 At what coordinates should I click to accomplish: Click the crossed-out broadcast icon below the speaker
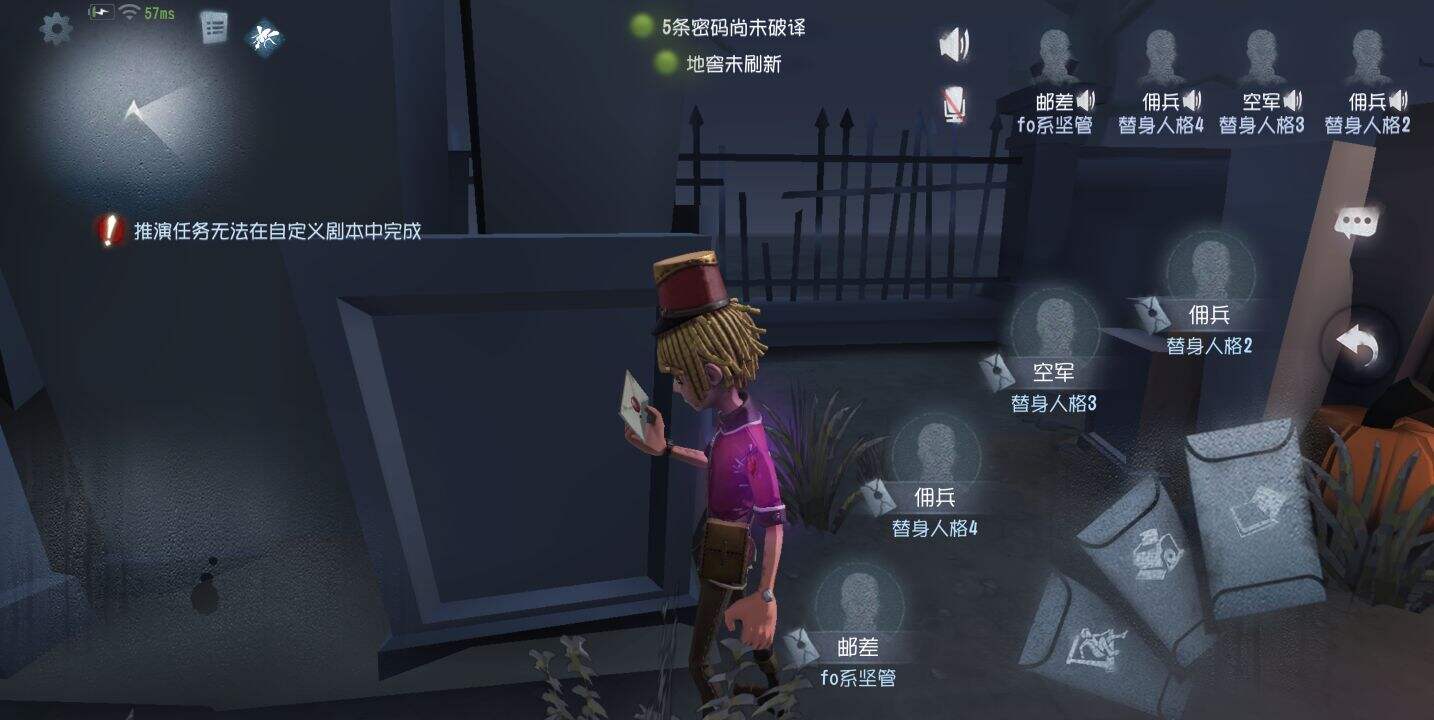point(953,103)
